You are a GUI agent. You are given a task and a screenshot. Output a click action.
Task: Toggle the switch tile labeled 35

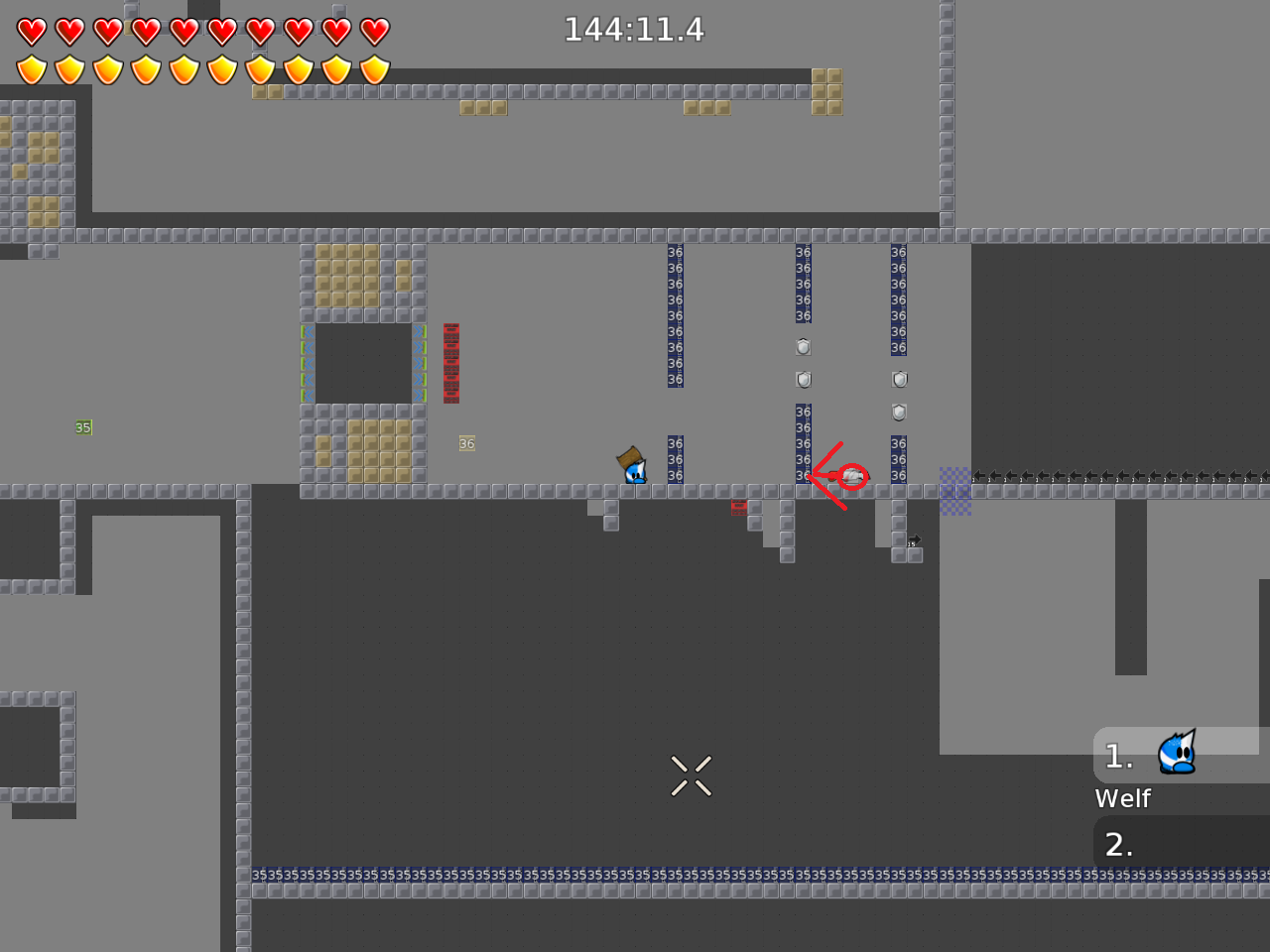click(x=83, y=427)
